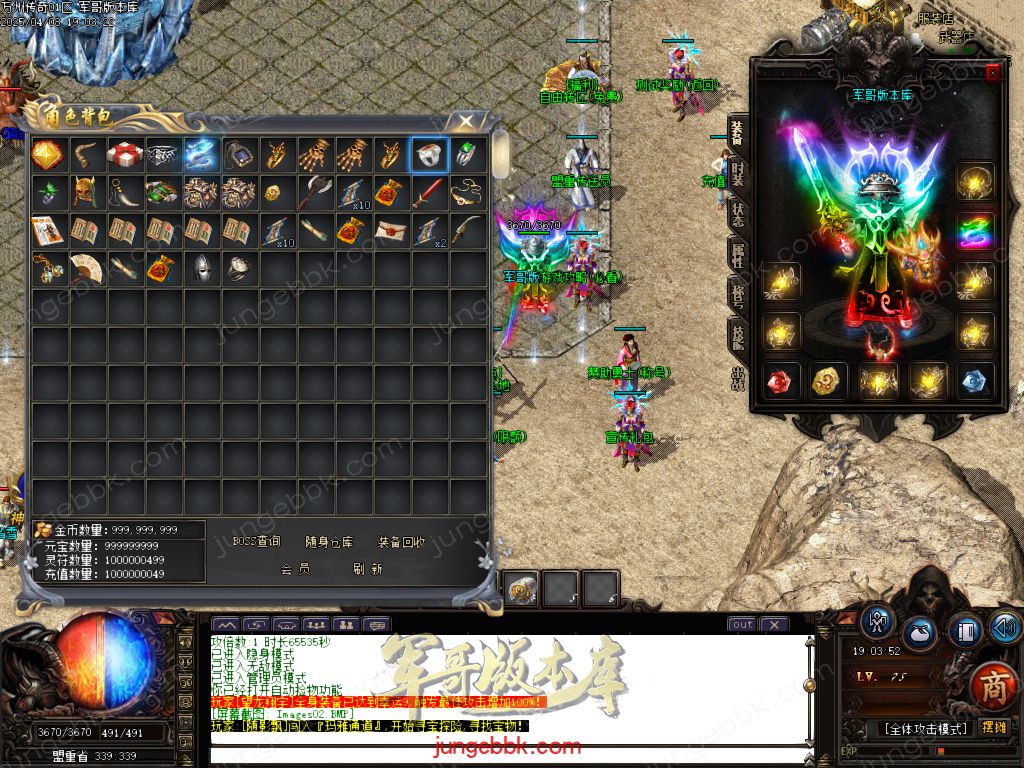Select the sealed envelope item

coord(391,230)
